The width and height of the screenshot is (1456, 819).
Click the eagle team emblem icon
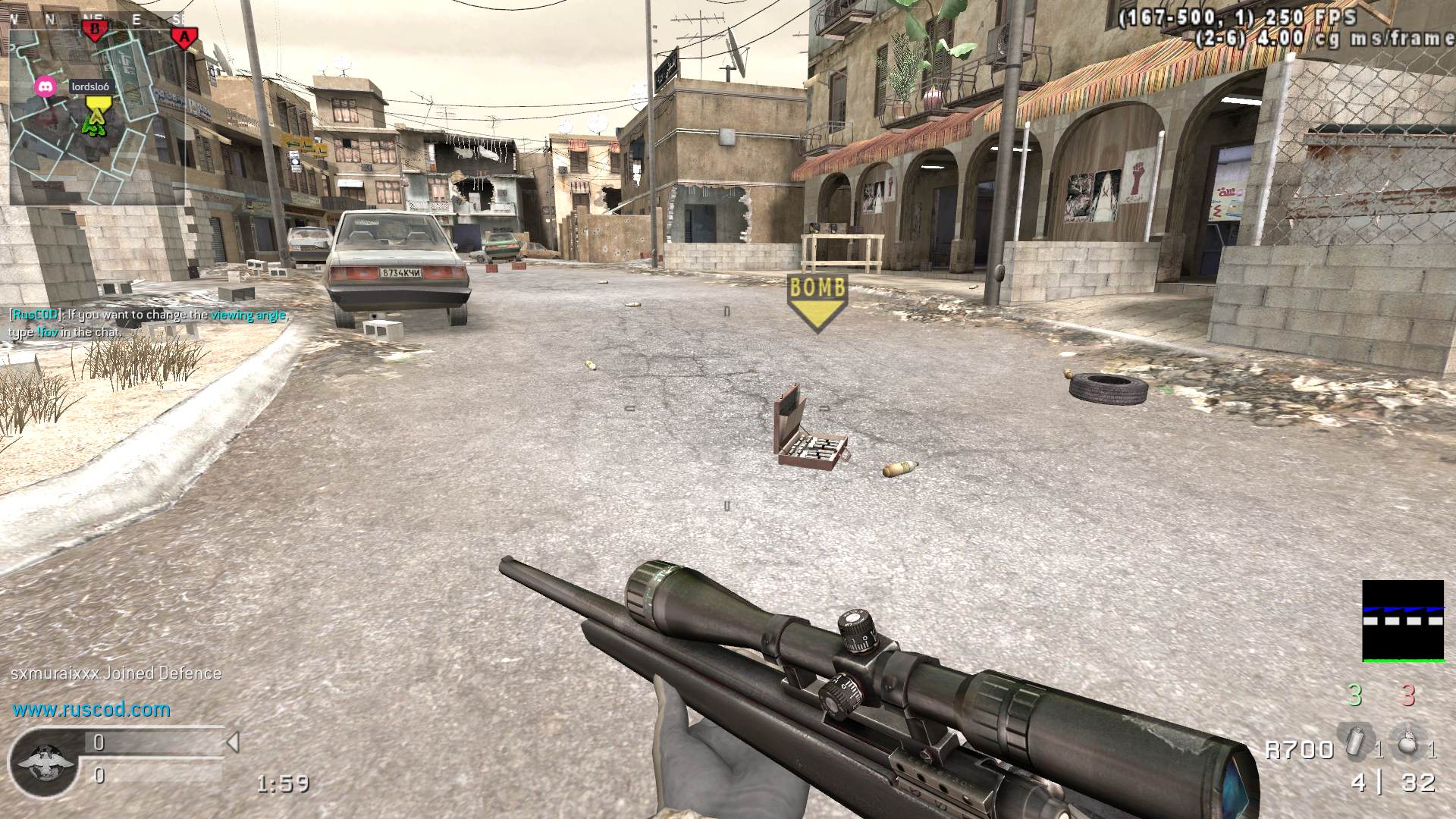coord(42,762)
